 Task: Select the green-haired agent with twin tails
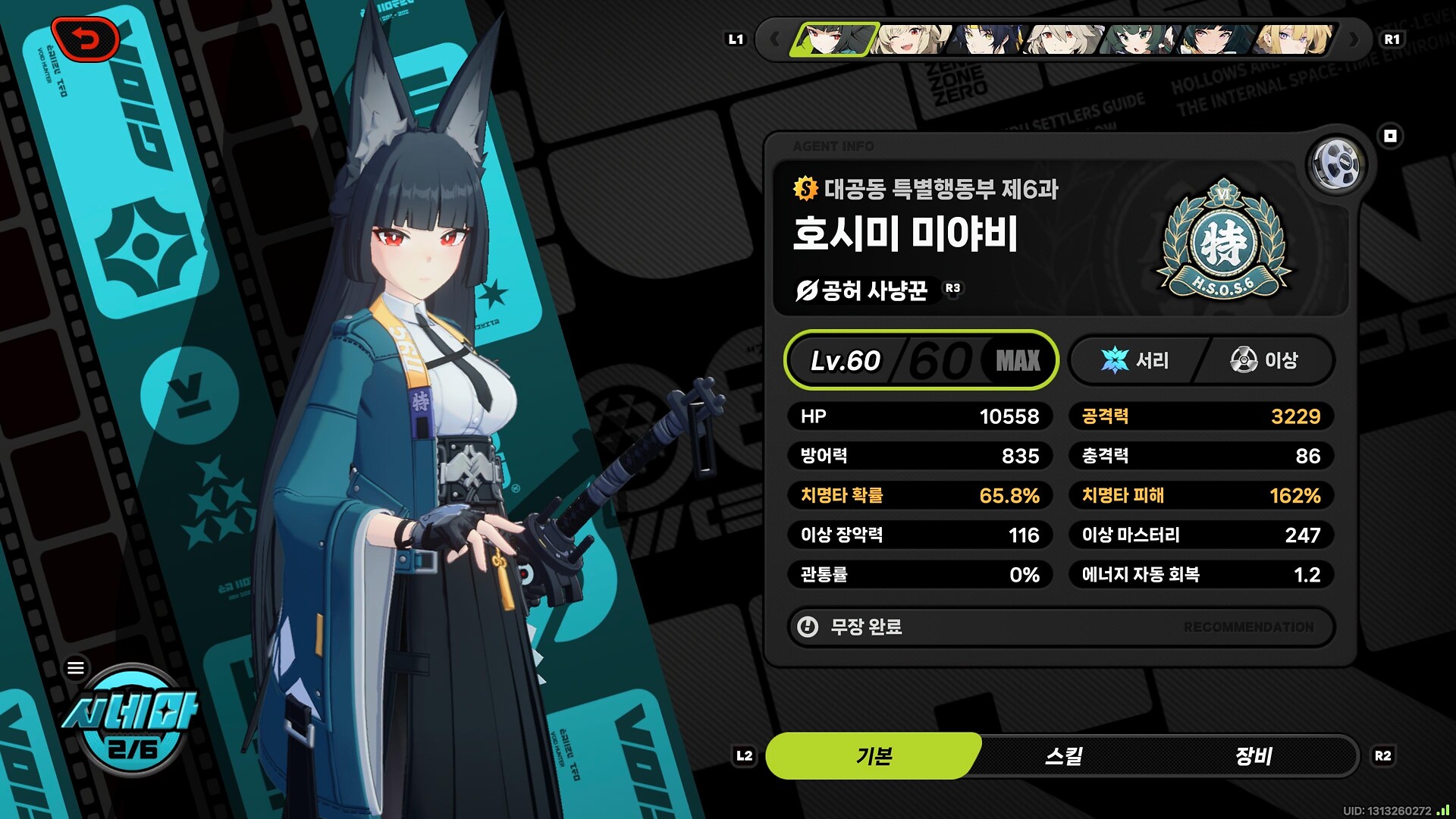[x=1141, y=39]
